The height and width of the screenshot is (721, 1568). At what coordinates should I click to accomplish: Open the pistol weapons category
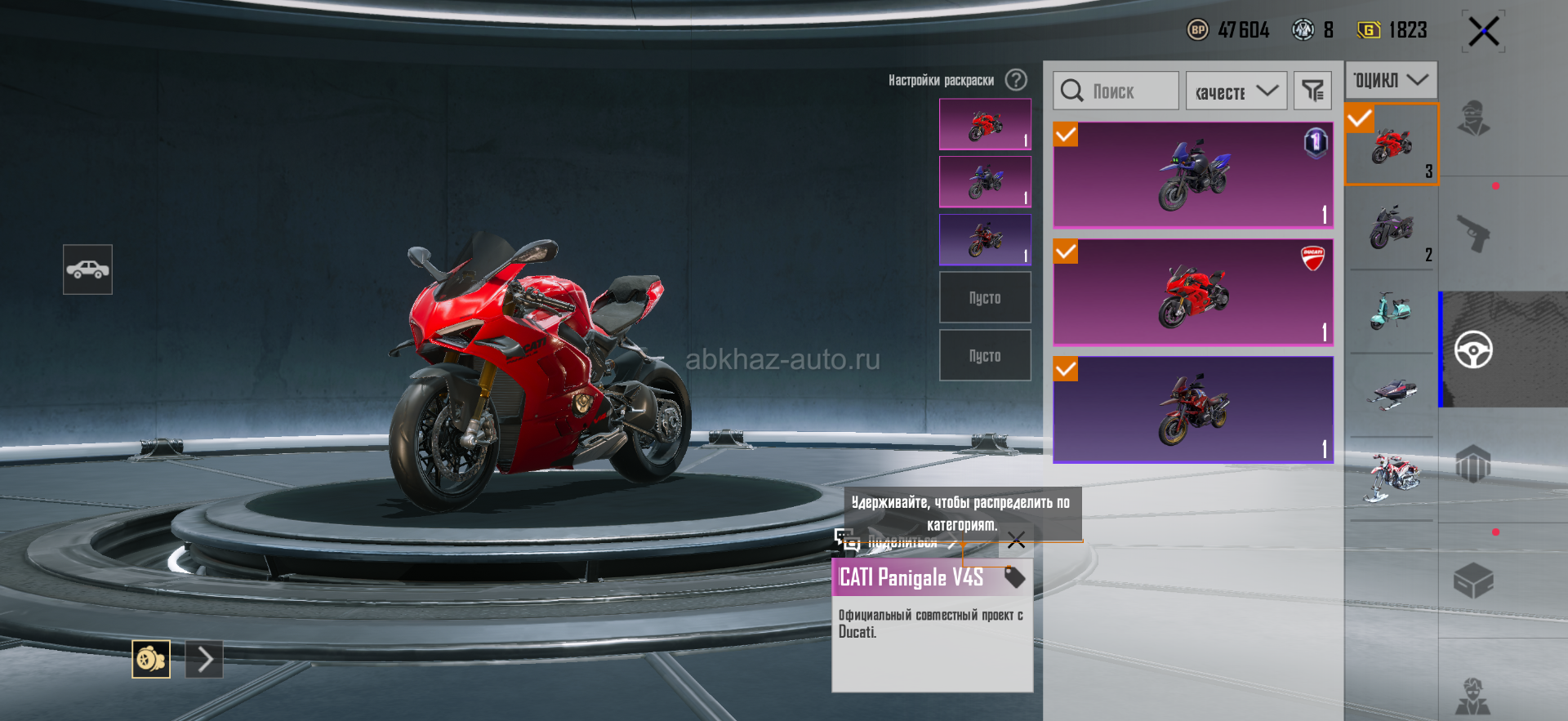(1473, 234)
